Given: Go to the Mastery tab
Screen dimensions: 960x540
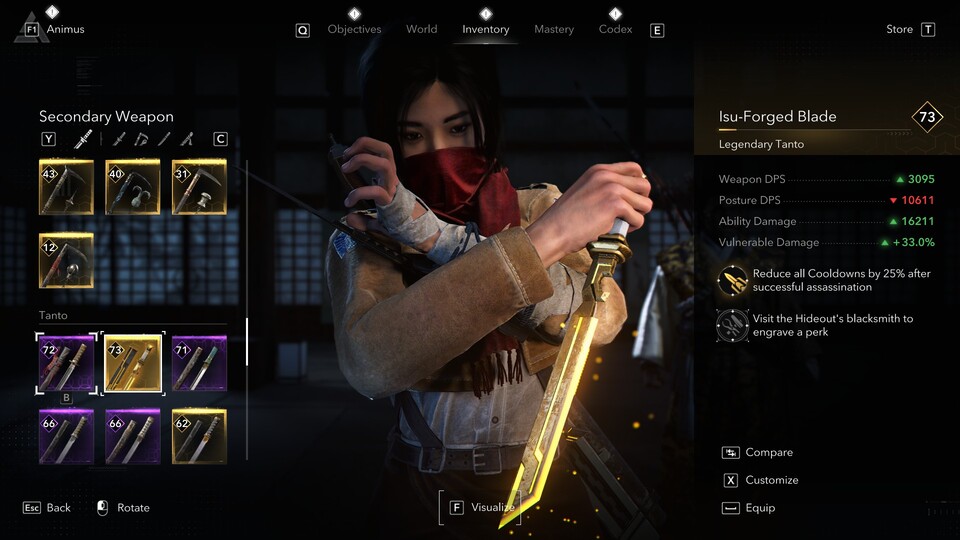Looking at the screenshot, I should pyautogui.click(x=553, y=29).
